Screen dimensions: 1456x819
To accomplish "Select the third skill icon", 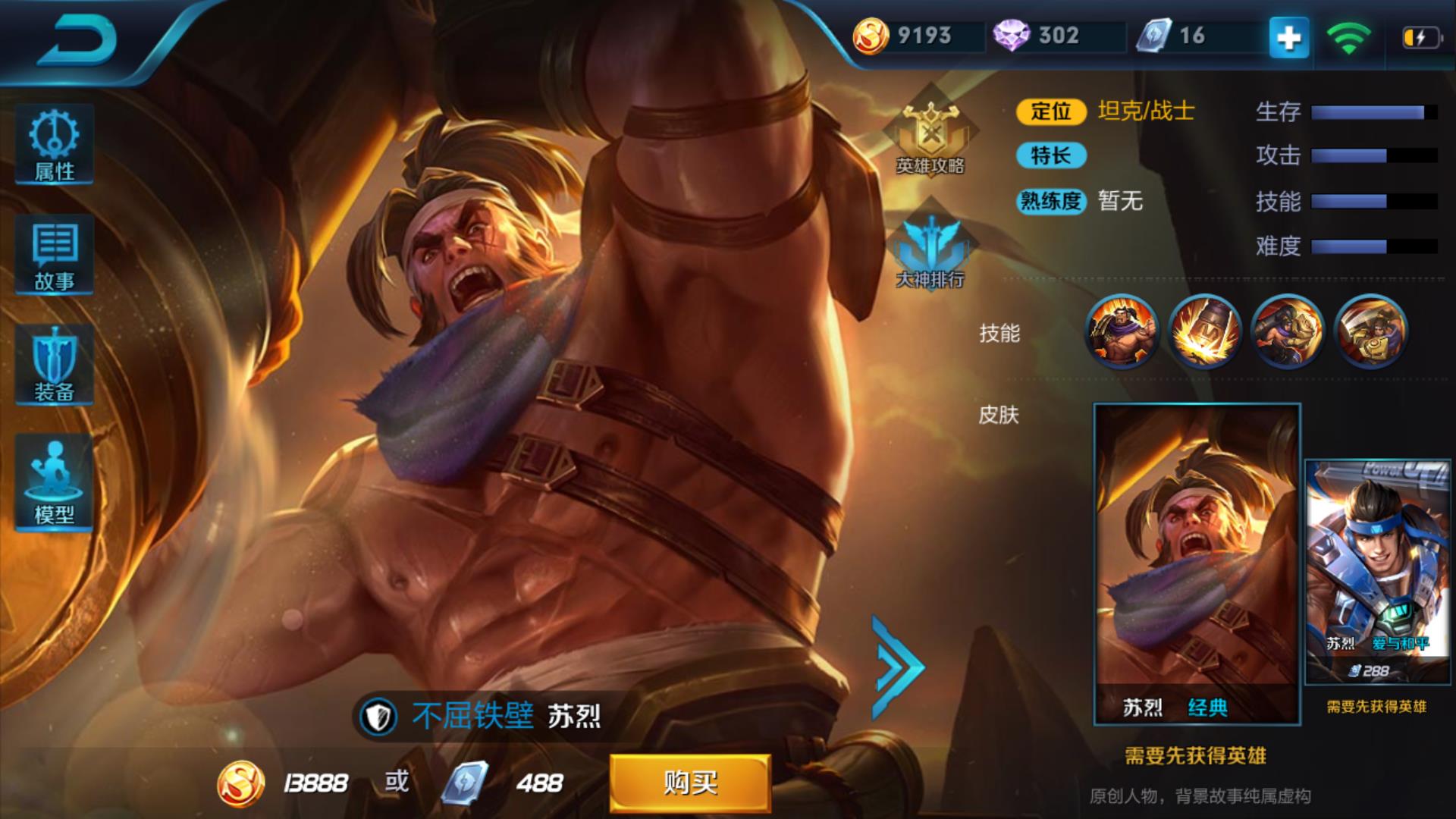I will (x=1287, y=331).
